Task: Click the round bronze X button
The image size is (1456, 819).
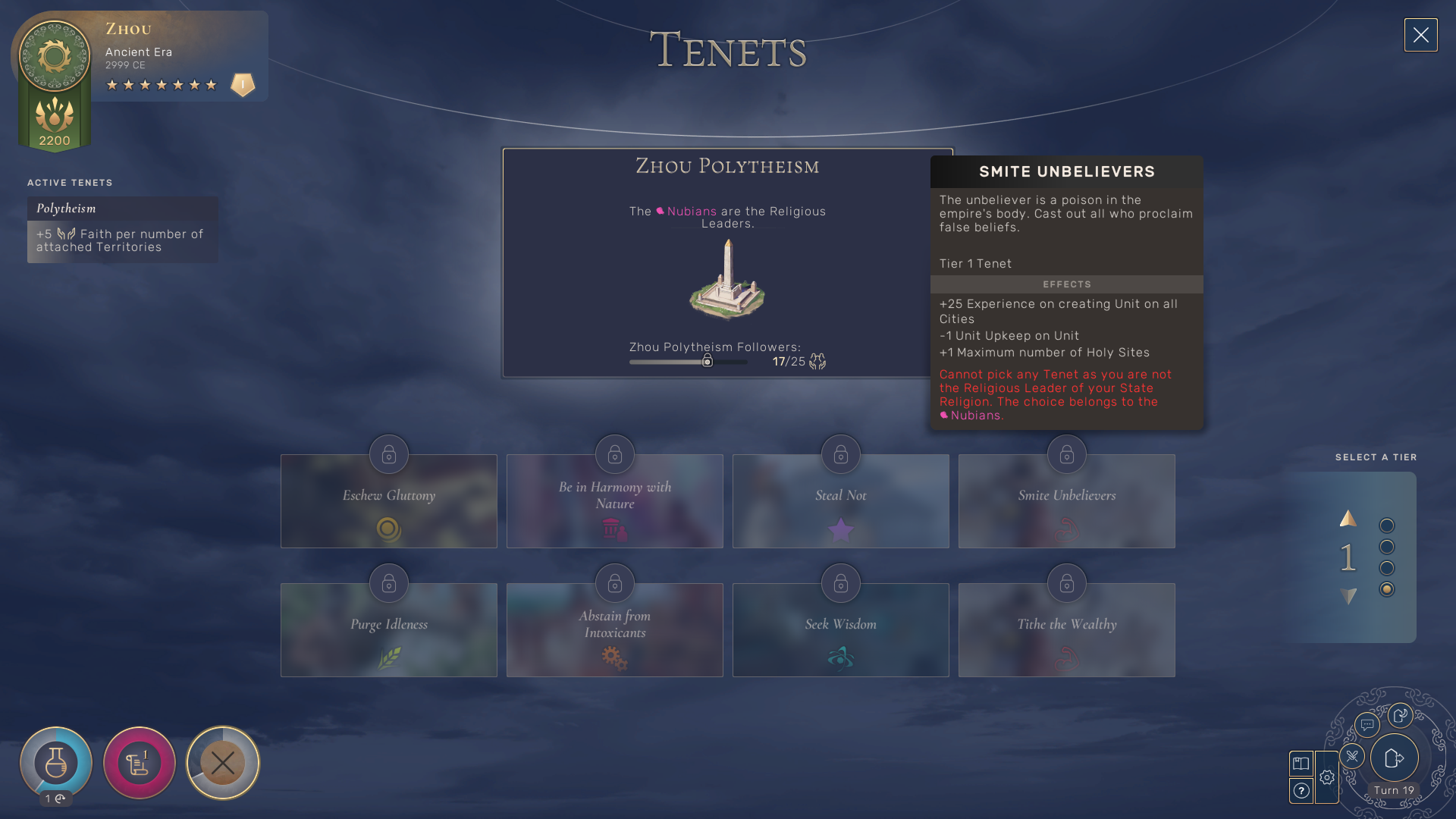Action: 223,763
